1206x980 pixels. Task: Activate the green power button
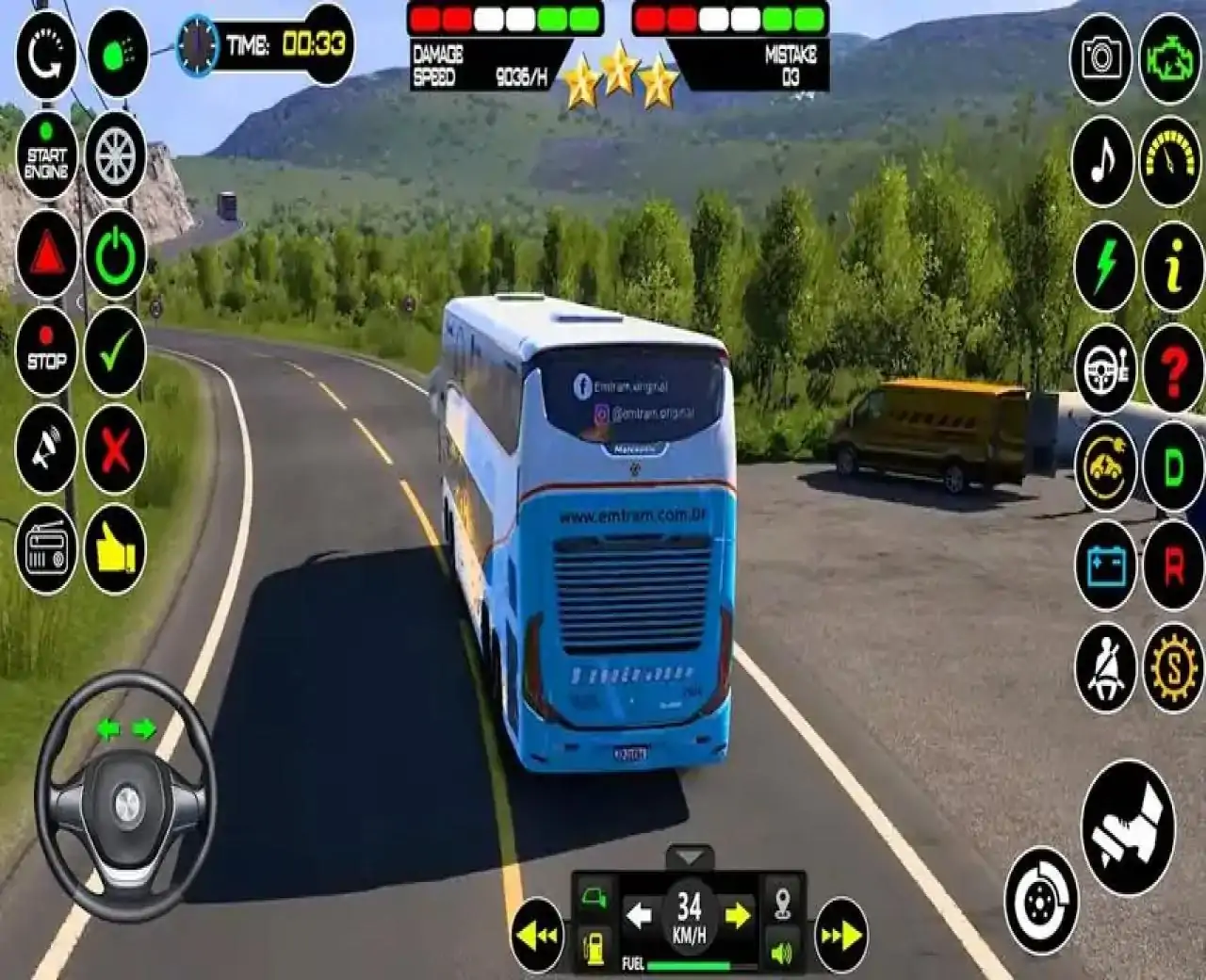point(115,254)
